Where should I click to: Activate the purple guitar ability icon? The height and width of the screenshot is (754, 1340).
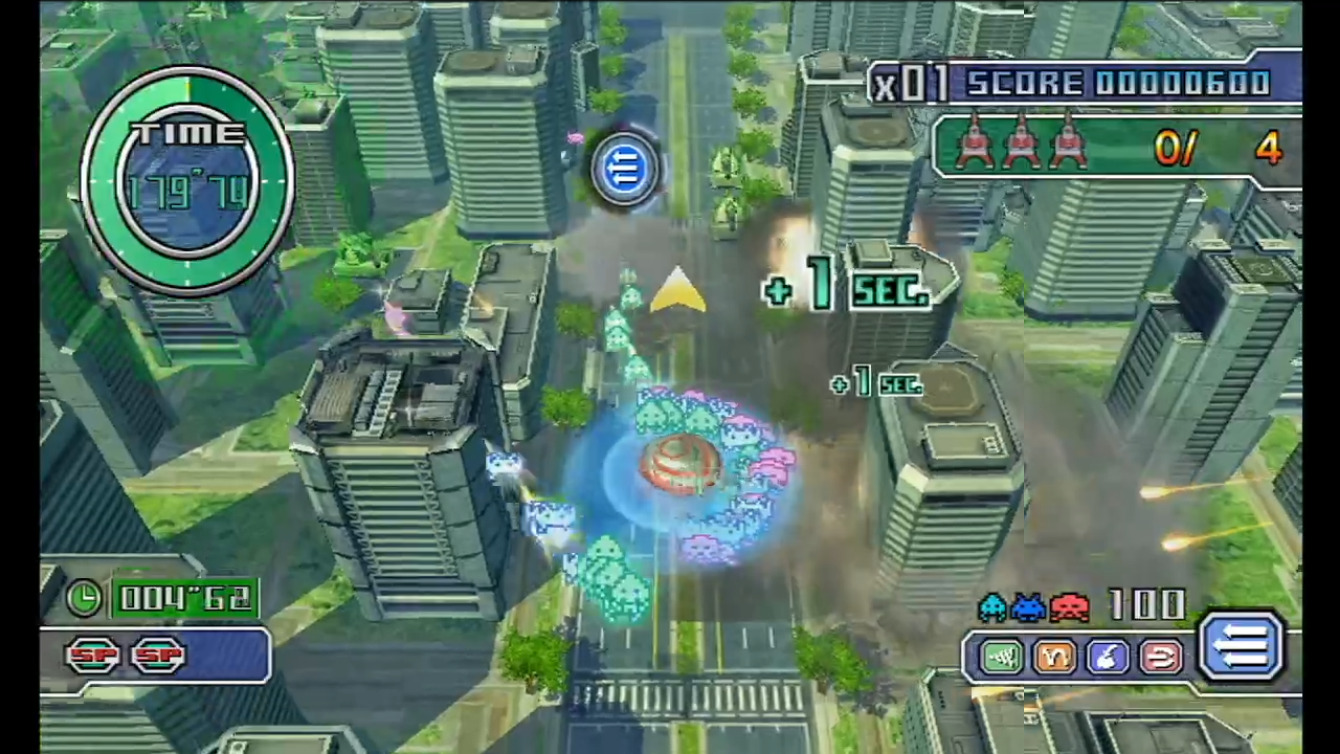pos(1108,657)
